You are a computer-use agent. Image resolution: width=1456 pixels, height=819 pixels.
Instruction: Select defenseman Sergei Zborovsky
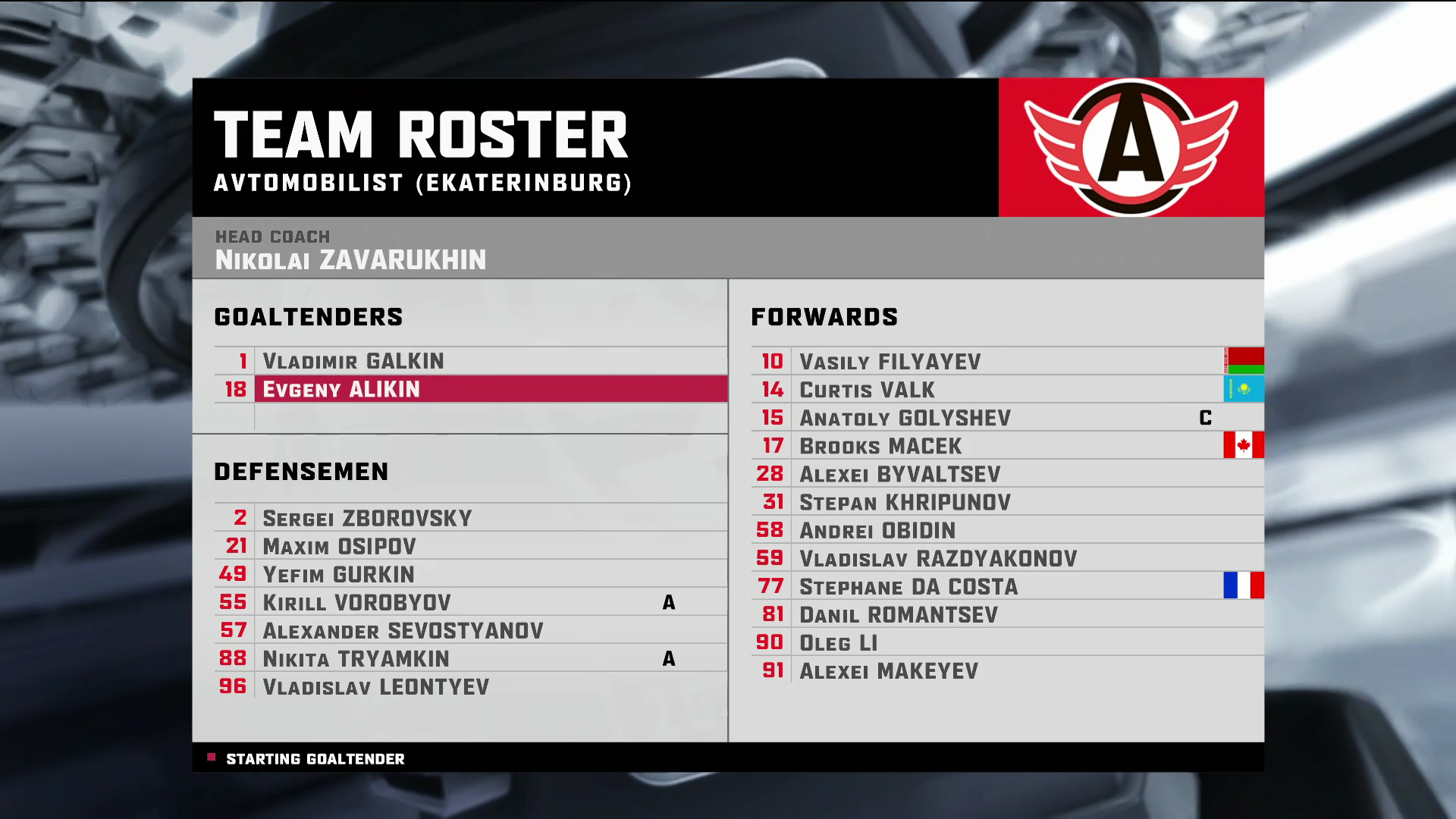coord(367,518)
